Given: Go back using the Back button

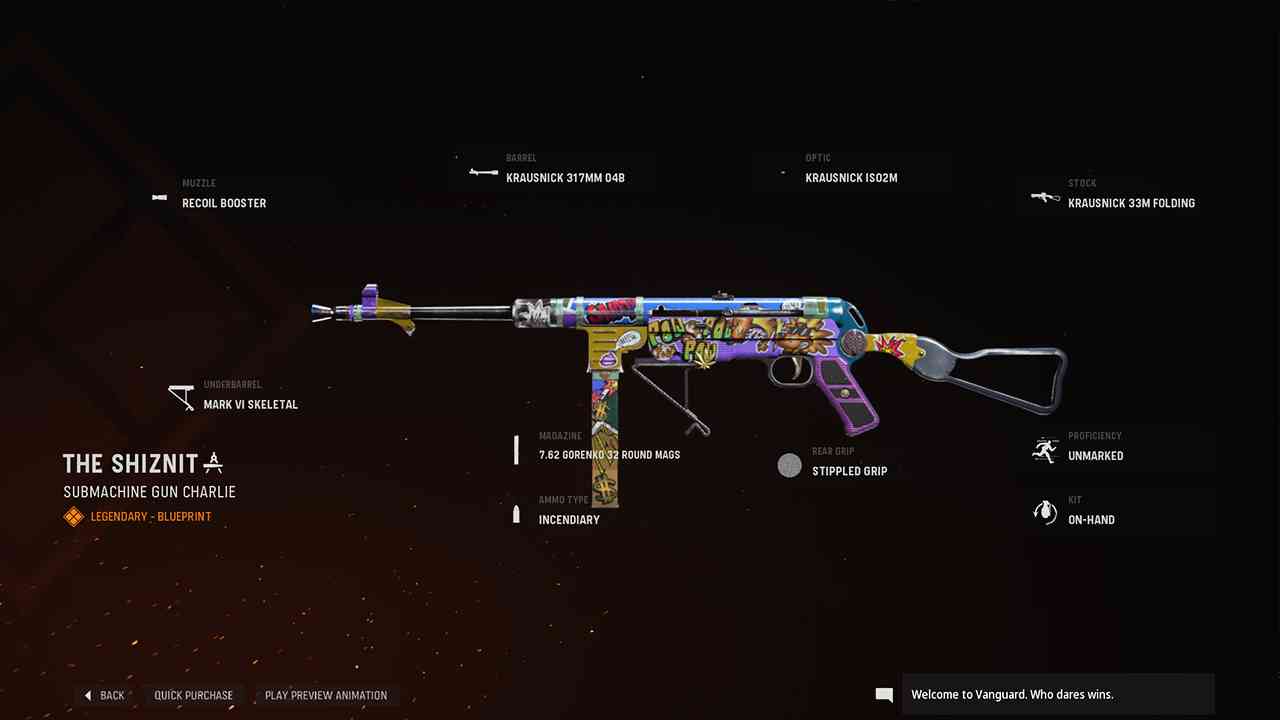Looking at the screenshot, I should pyautogui.click(x=104, y=695).
